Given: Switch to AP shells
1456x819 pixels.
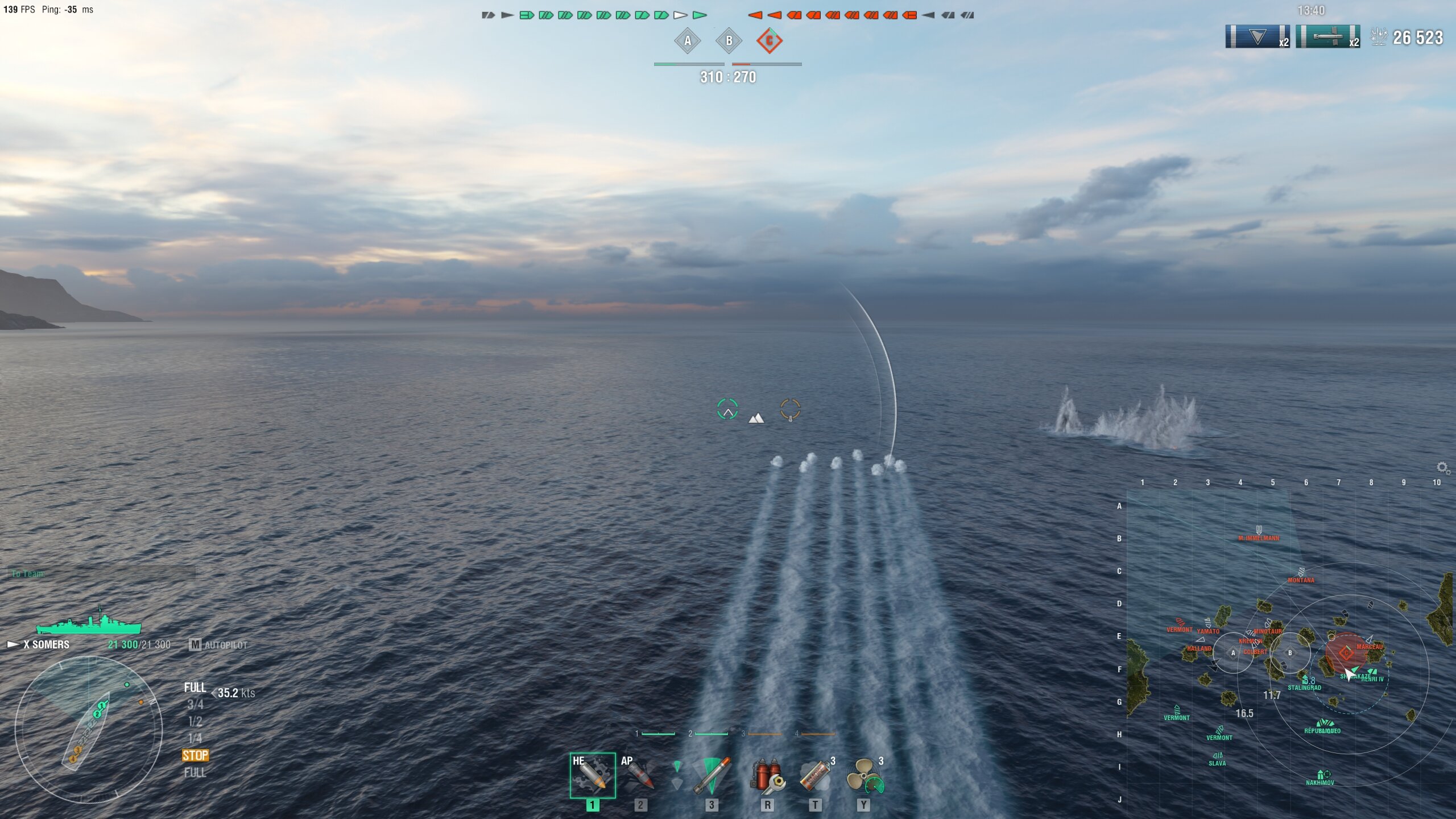Looking at the screenshot, I should pyautogui.click(x=640, y=775).
